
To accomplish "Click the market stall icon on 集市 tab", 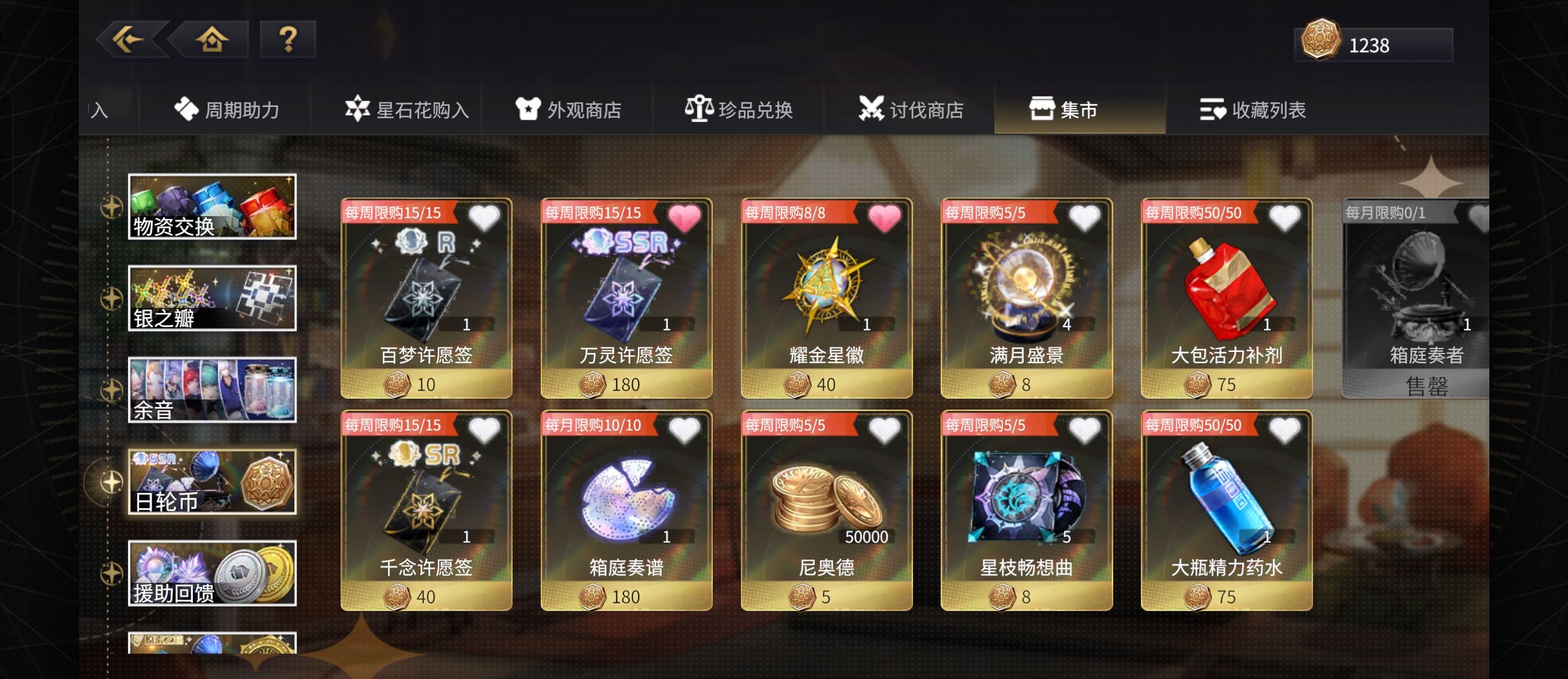I will click(x=1043, y=109).
